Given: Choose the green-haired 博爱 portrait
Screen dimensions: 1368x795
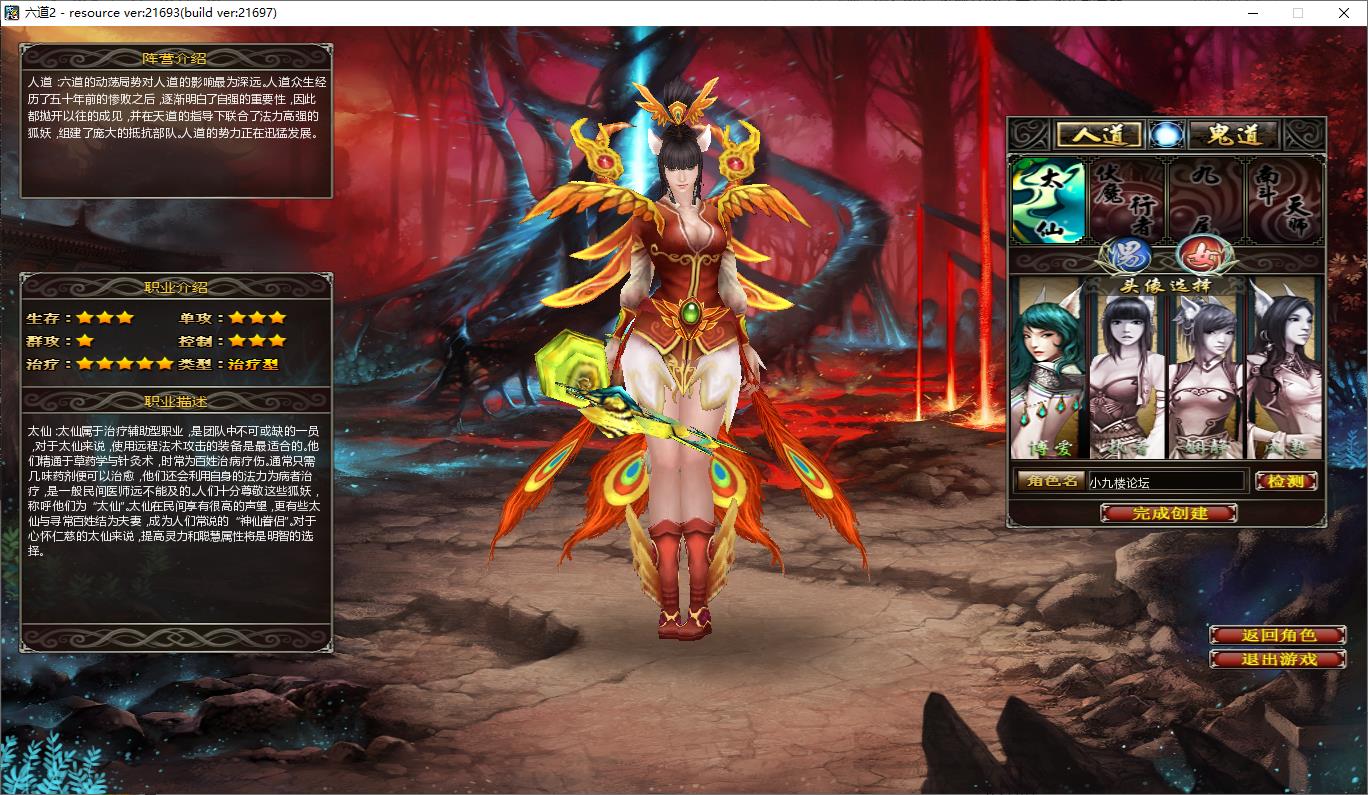Looking at the screenshot, I should coord(1048,368).
